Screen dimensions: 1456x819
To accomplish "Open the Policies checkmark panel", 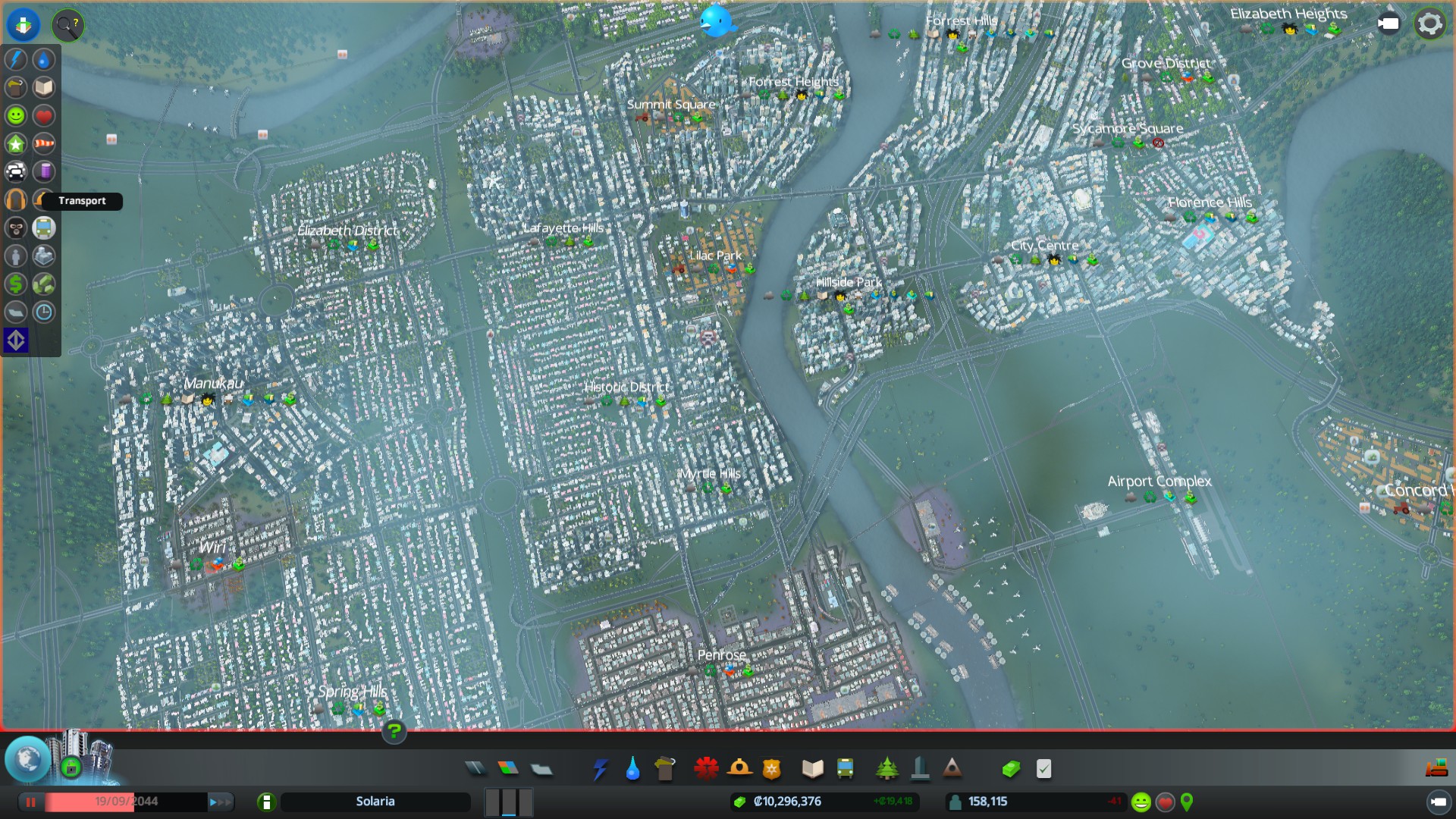I will 1044,769.
